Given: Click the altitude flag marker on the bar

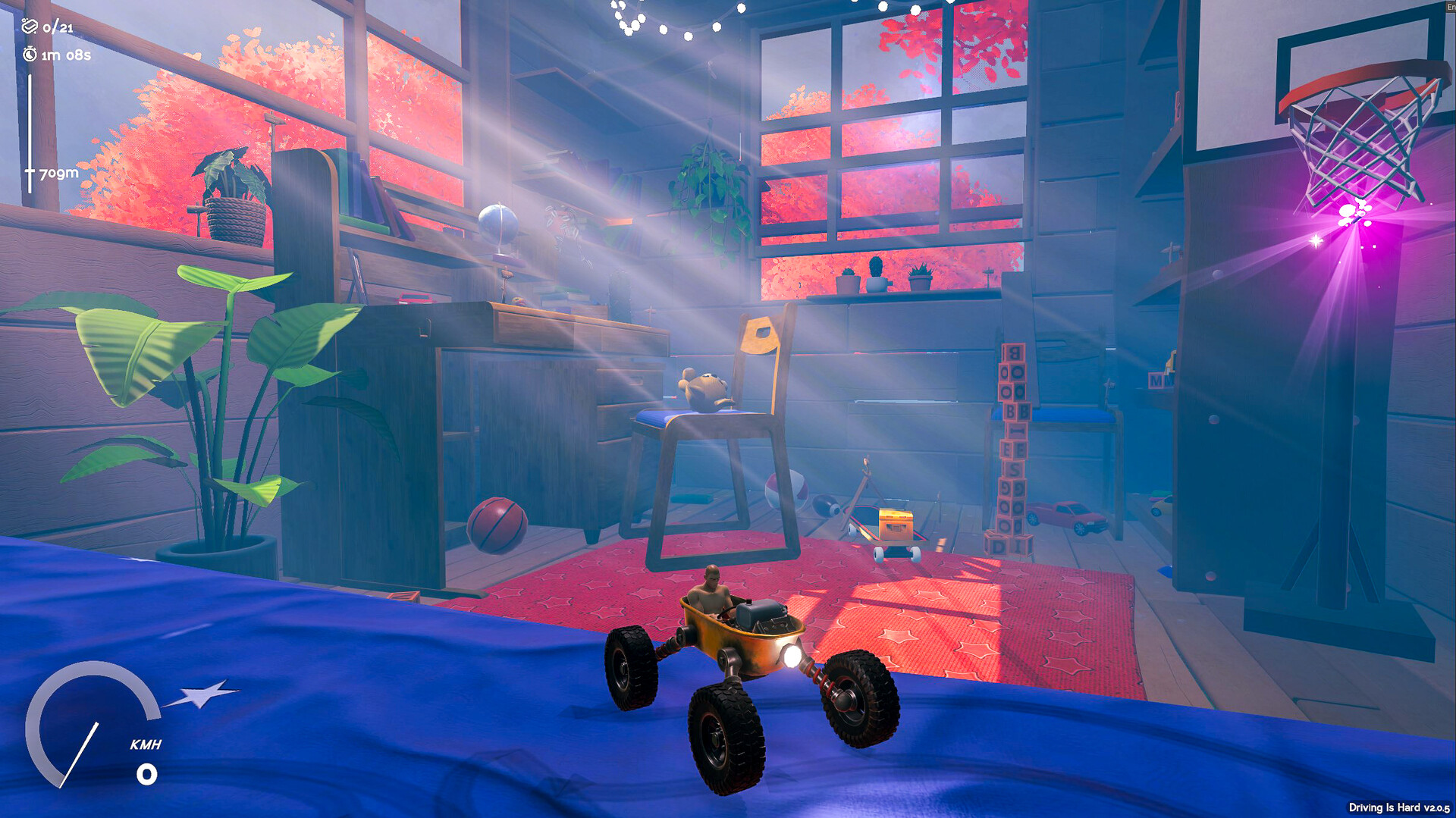Looking at the screenshot, I should [x=30, y=173].
